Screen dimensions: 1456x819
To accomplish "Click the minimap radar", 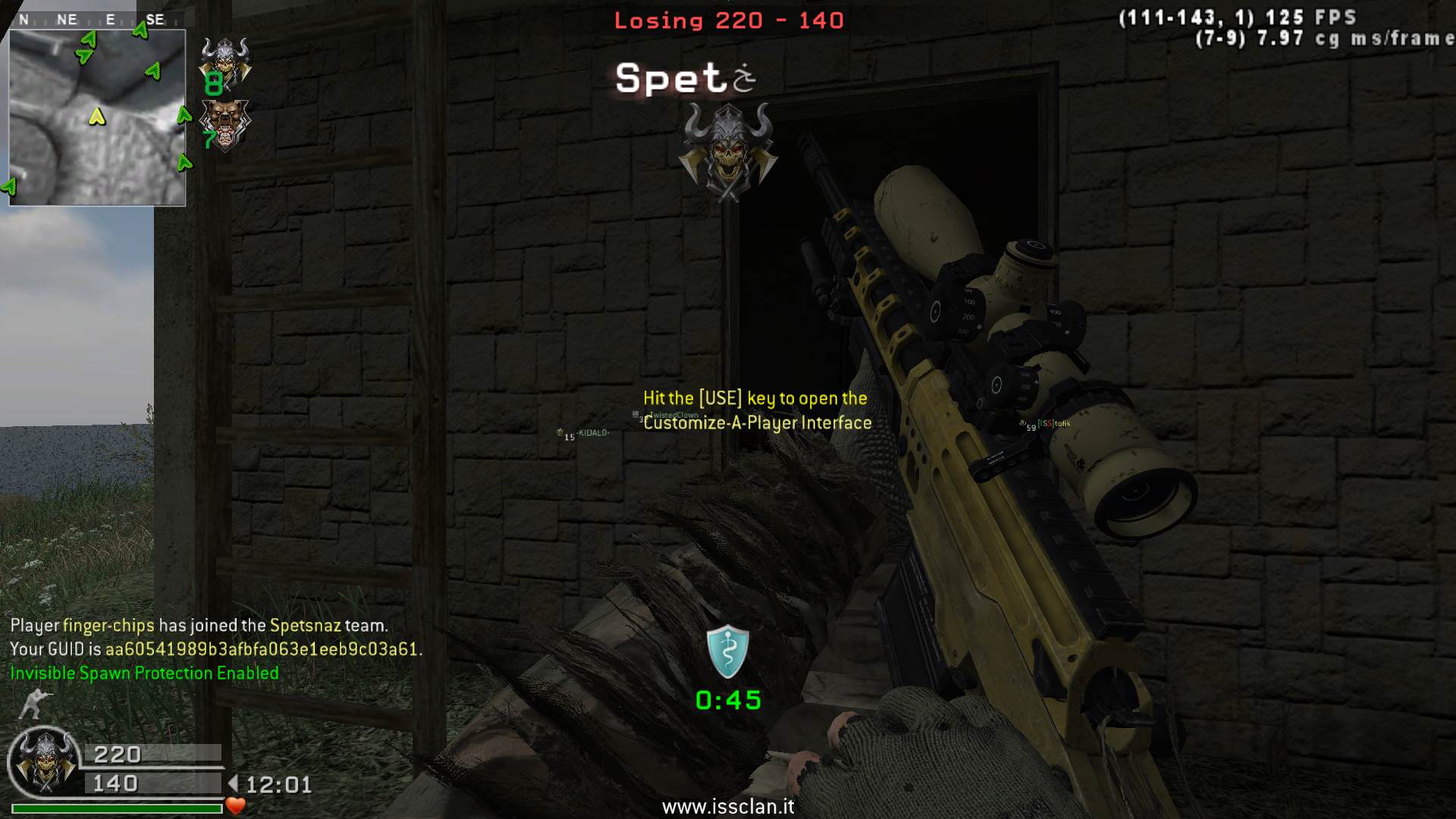I will pyautogui.click(x=97, y=118).
